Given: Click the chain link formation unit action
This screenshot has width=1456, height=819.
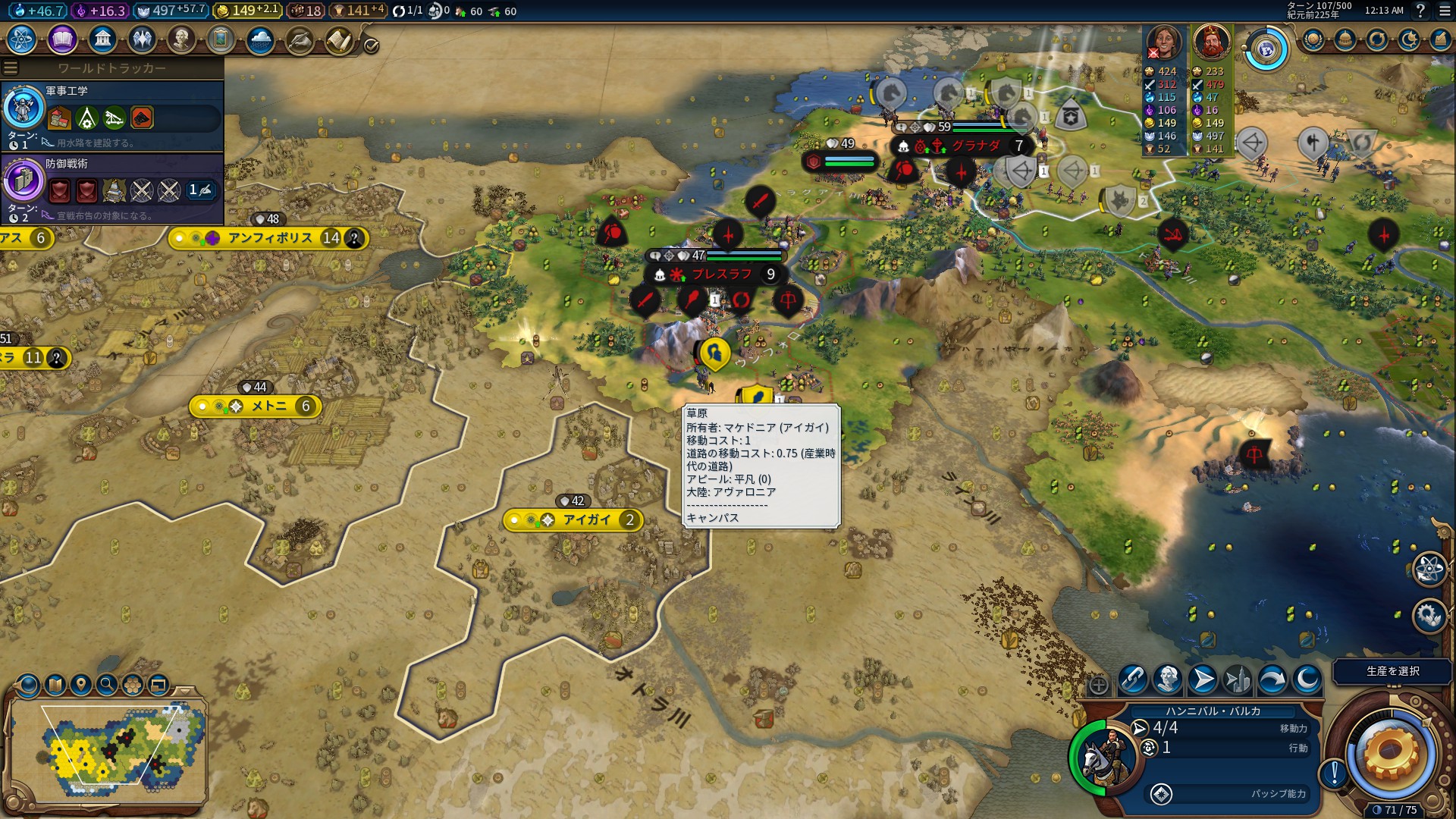Looking at the screenshot, I should pos(1133,679).
